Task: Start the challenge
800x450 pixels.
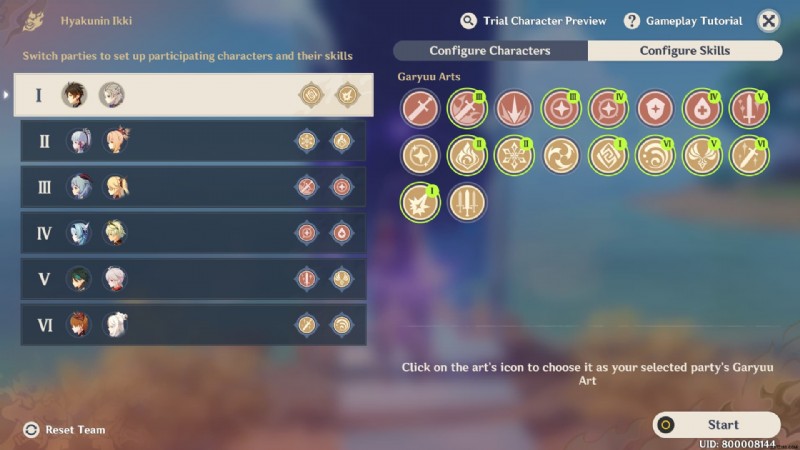Action: coord(717,425)
